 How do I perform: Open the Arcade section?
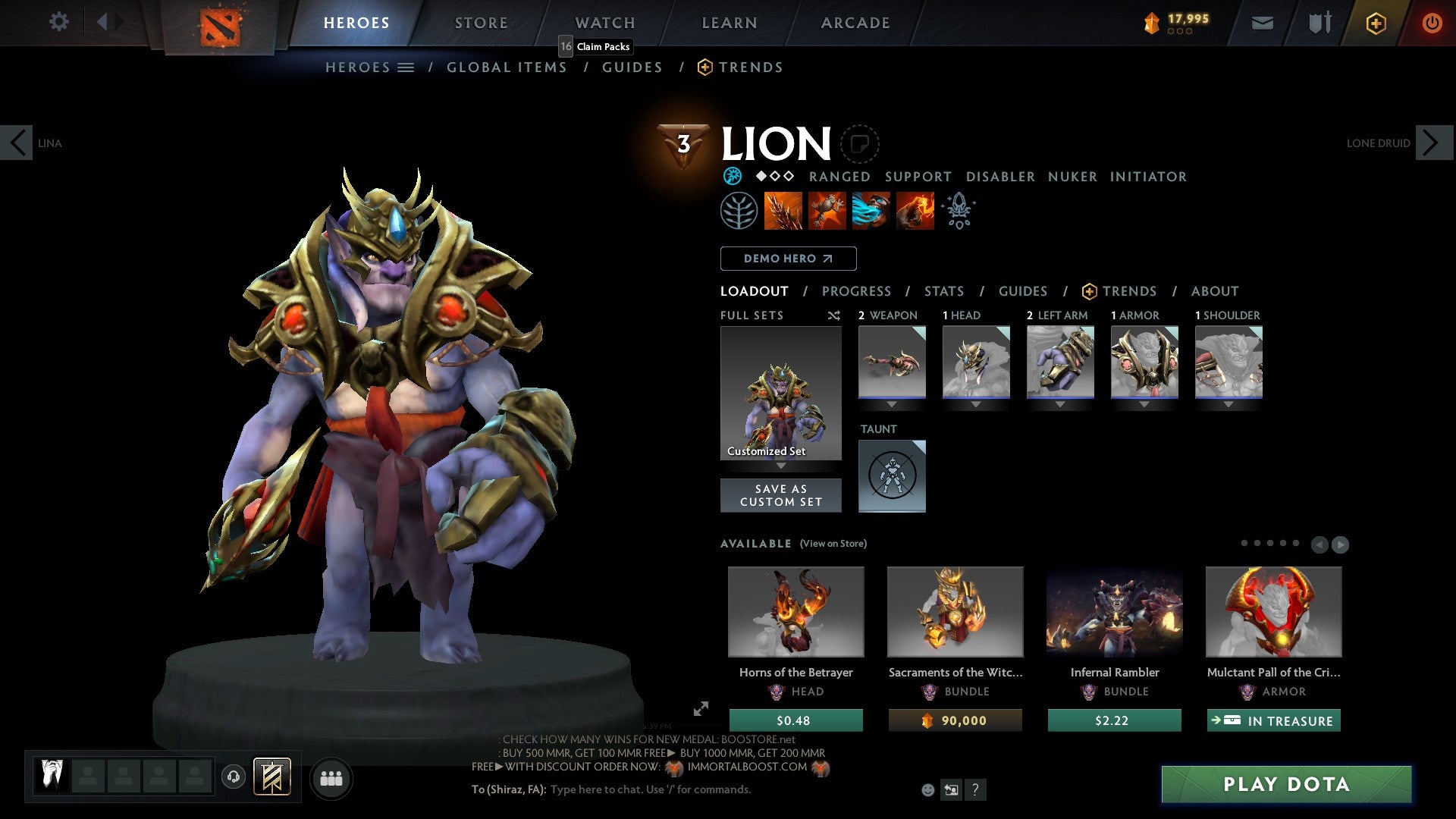[x=855, y=23]
